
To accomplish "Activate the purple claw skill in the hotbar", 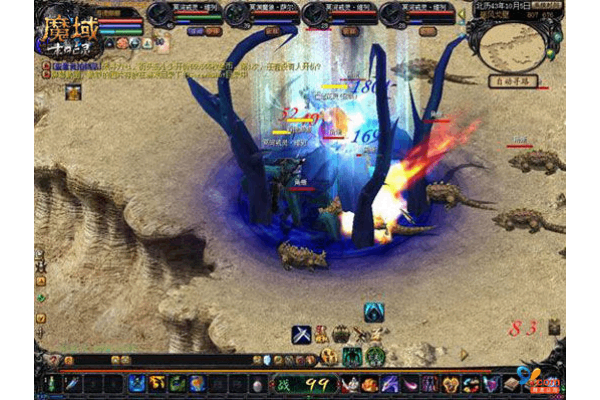I will 389,383.
